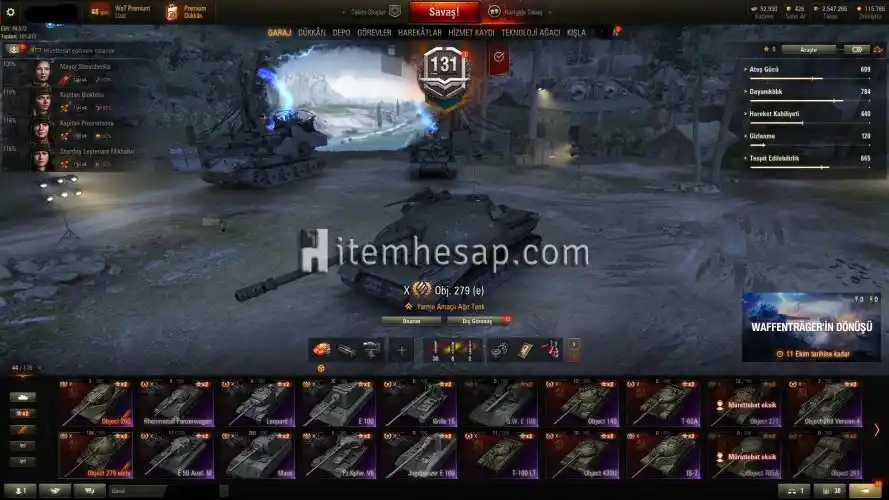Open the Waffenträger'in Dönüşü event banner
The width and height of the screenshot is (889, 500).
811,327
